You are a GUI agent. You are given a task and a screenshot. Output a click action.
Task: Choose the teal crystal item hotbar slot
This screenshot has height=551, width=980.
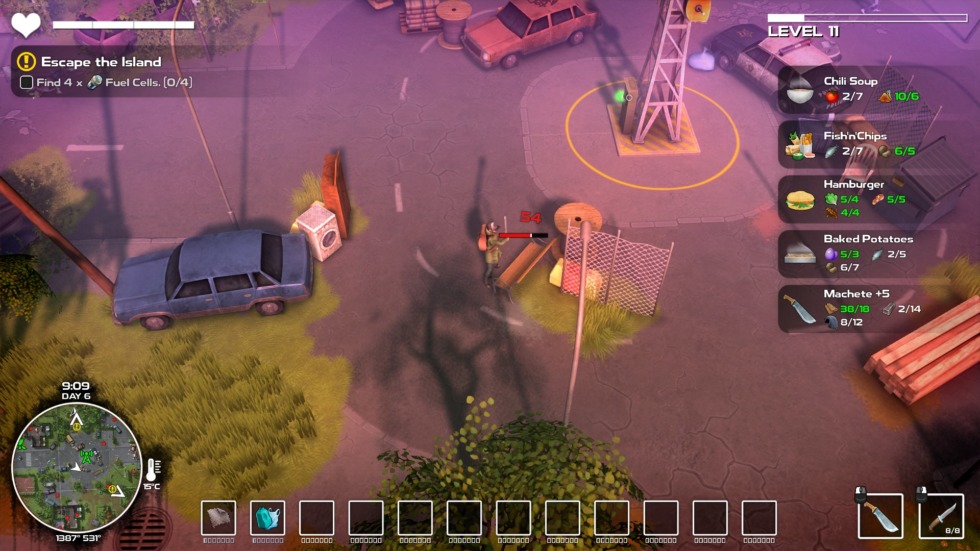[268, 518]
